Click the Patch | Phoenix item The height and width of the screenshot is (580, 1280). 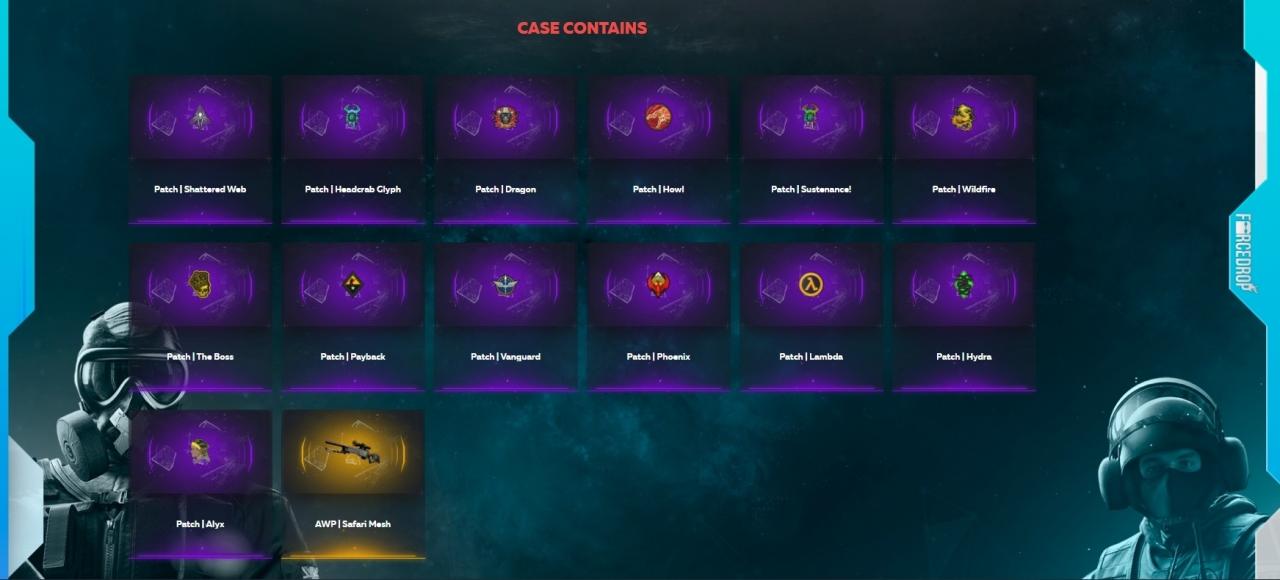(x=658, y=315)
